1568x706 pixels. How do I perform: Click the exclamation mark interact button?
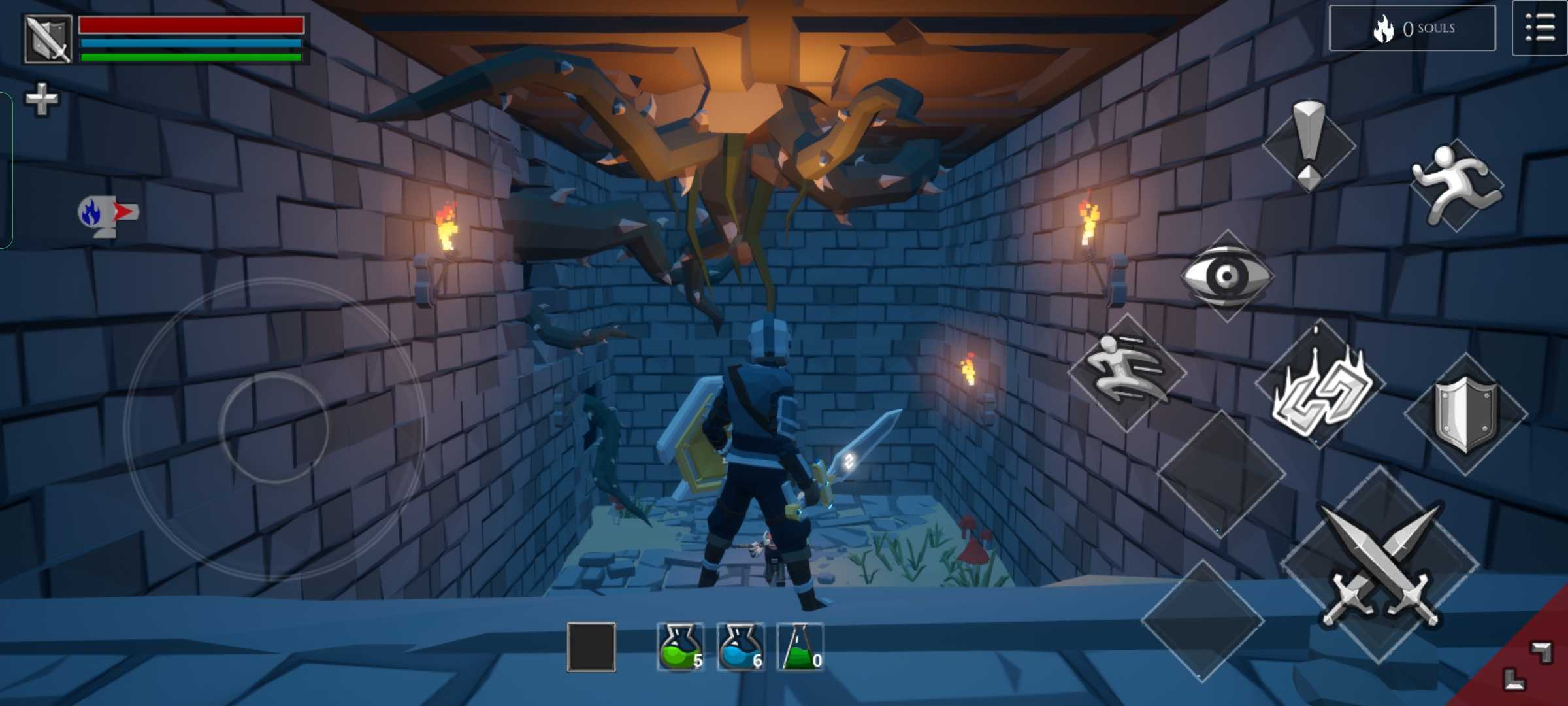(x=1309, y=145)
